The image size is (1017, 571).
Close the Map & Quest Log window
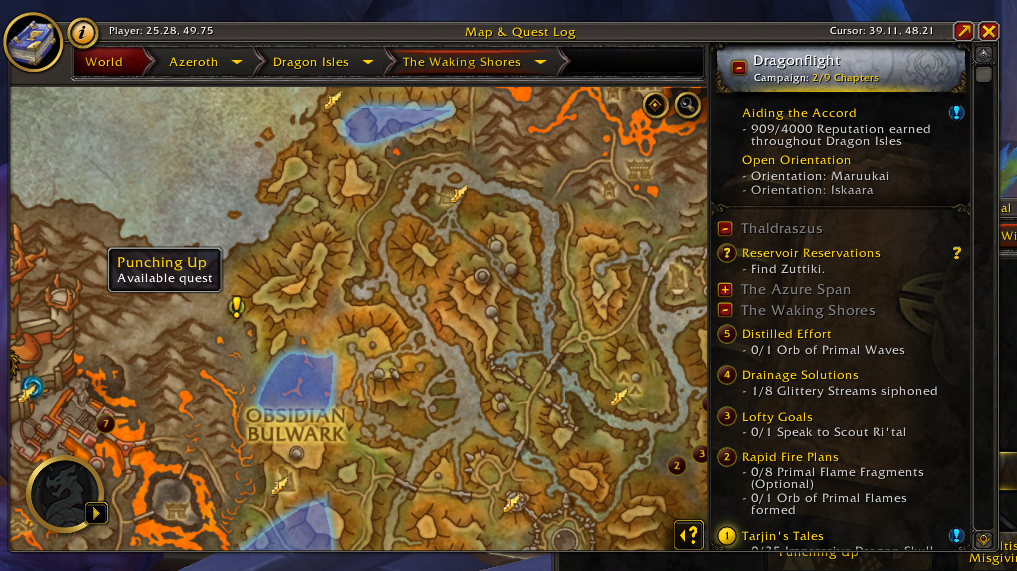point(988,32)
